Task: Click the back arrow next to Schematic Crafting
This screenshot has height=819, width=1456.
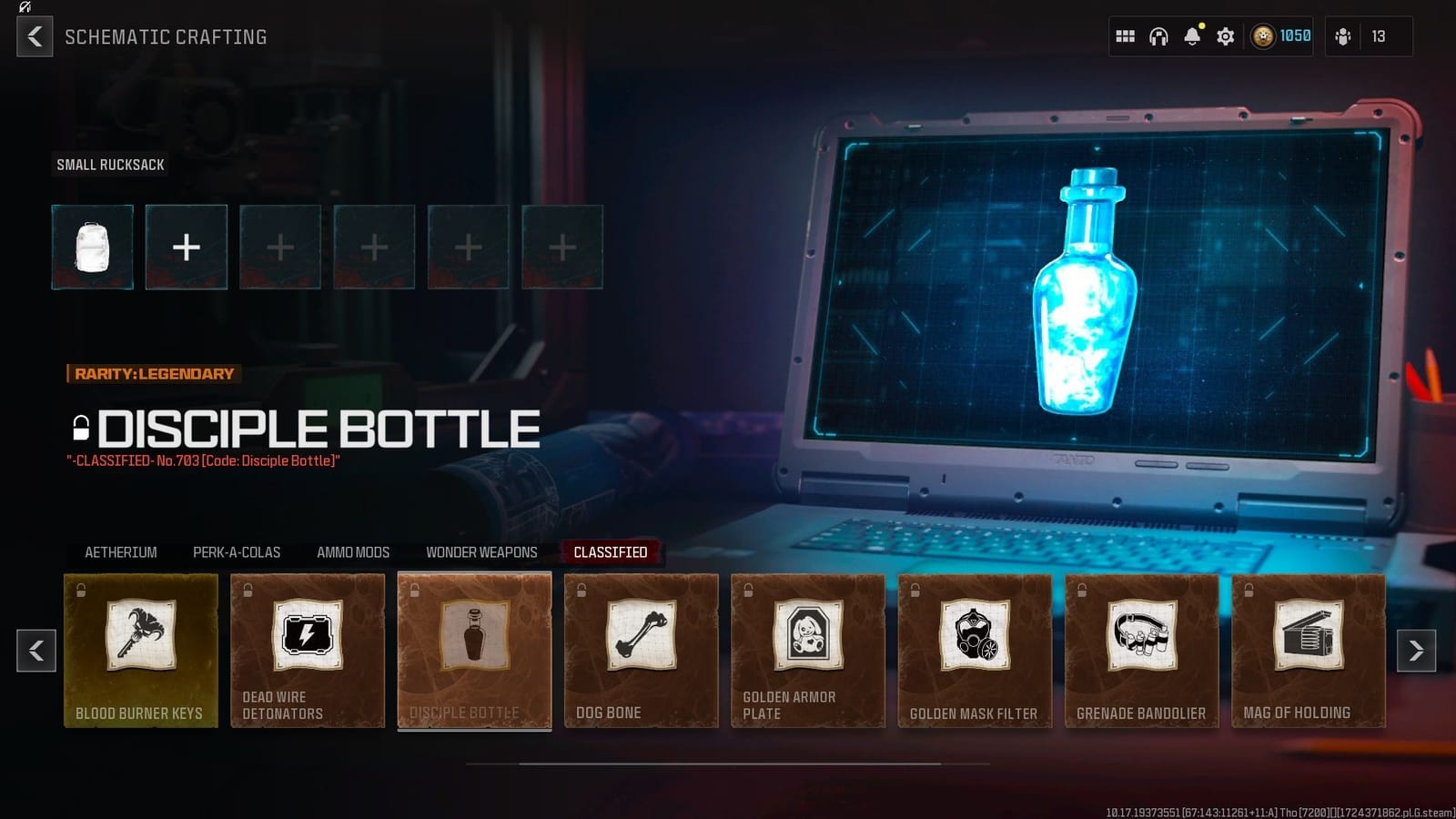Action: click(34, 37)
